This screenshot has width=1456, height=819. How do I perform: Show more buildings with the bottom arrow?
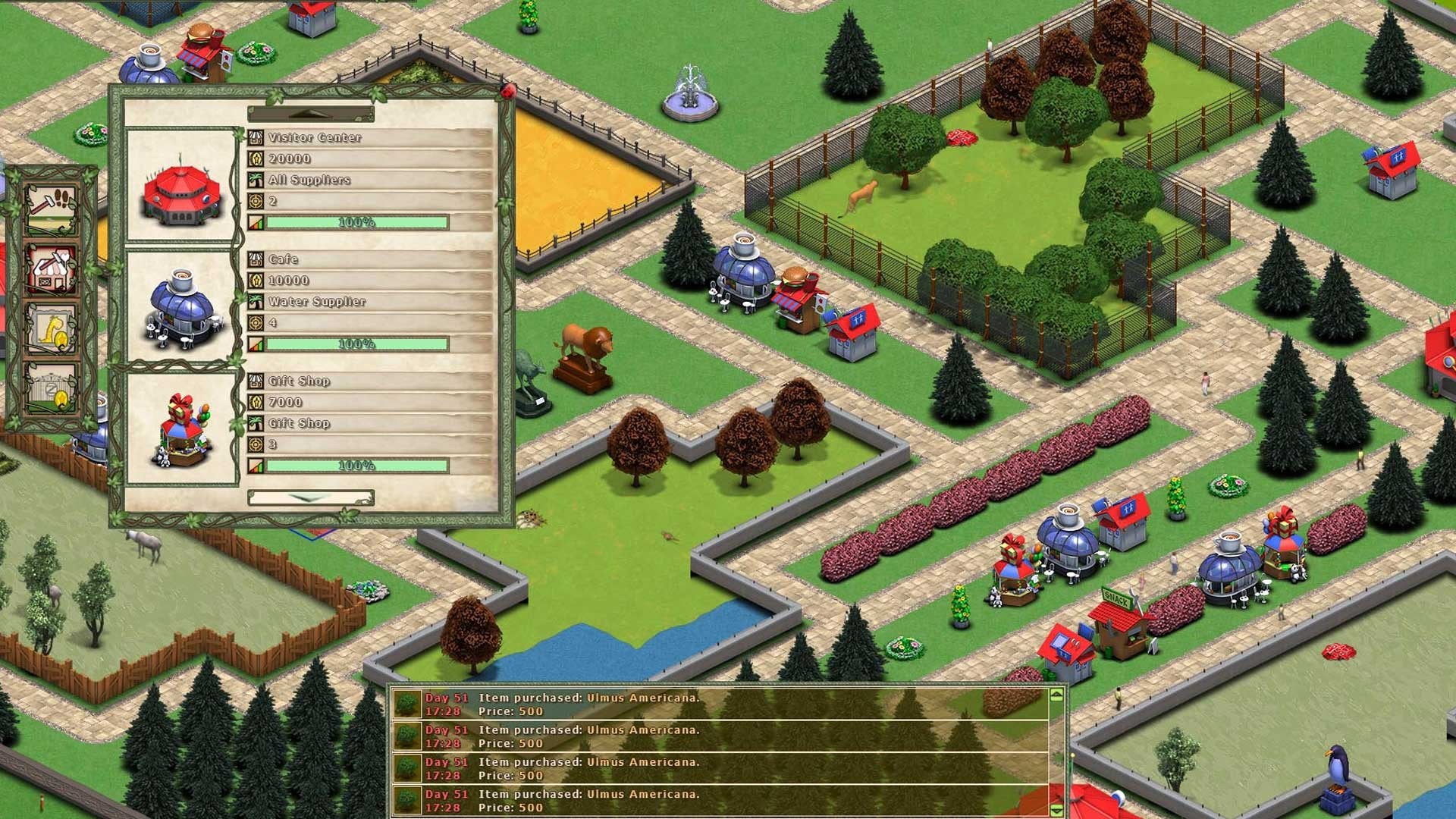click(x=311, y=498)
